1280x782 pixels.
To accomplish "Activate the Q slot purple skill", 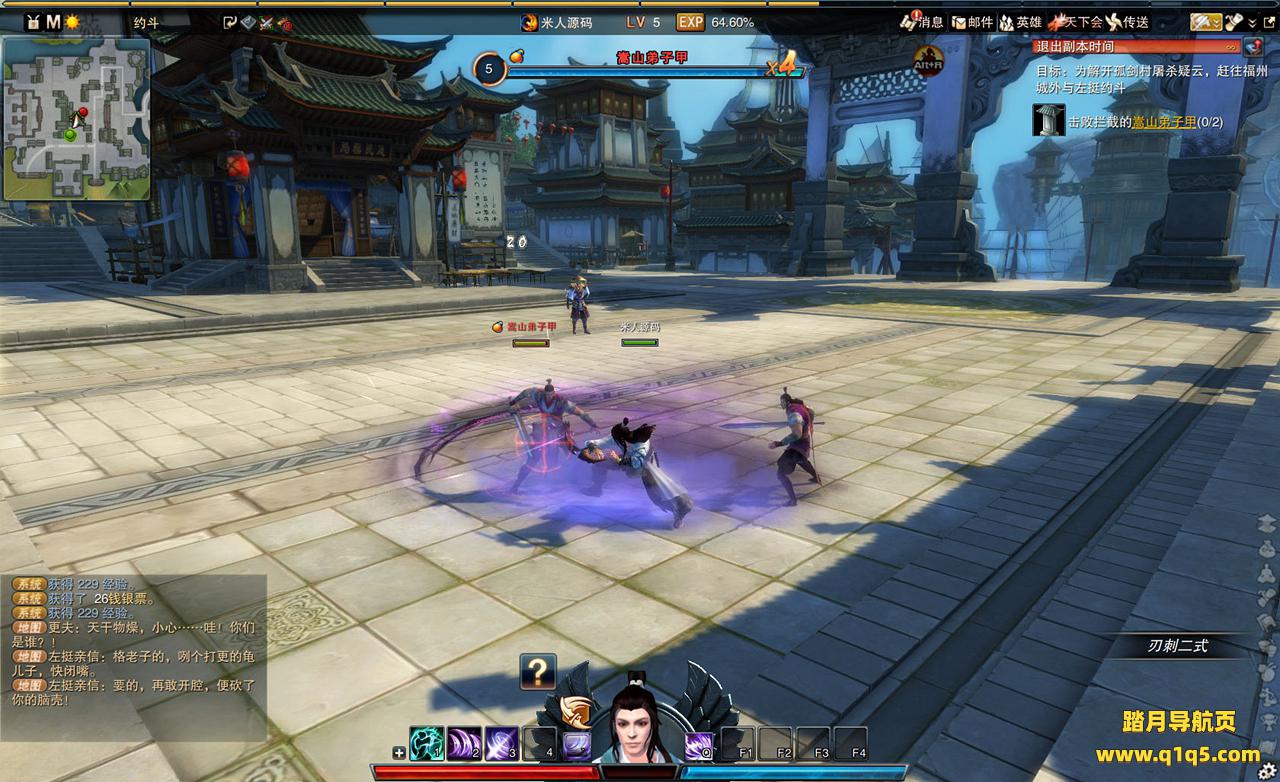I will click(698, 745).
